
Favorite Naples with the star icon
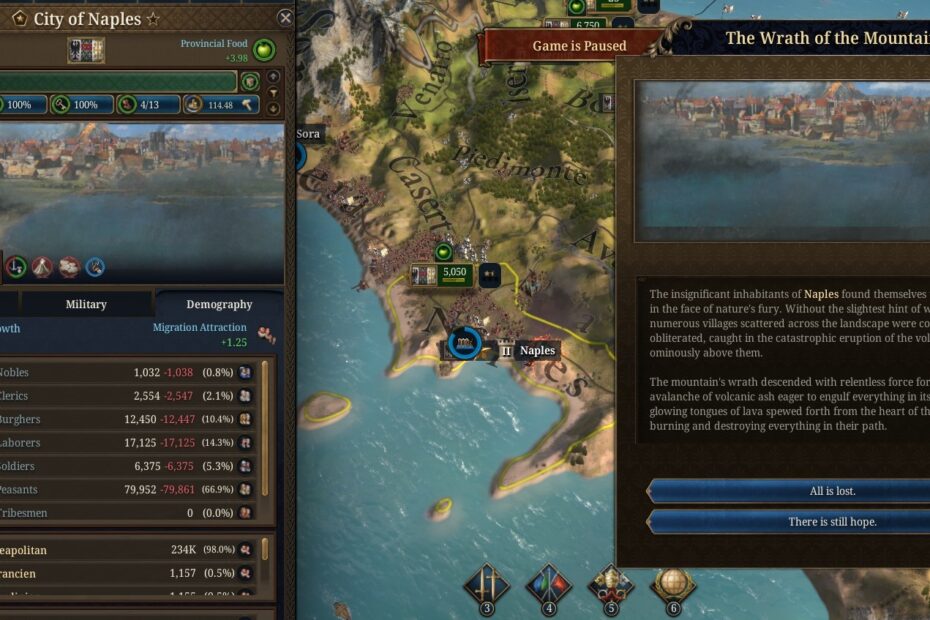153,19
